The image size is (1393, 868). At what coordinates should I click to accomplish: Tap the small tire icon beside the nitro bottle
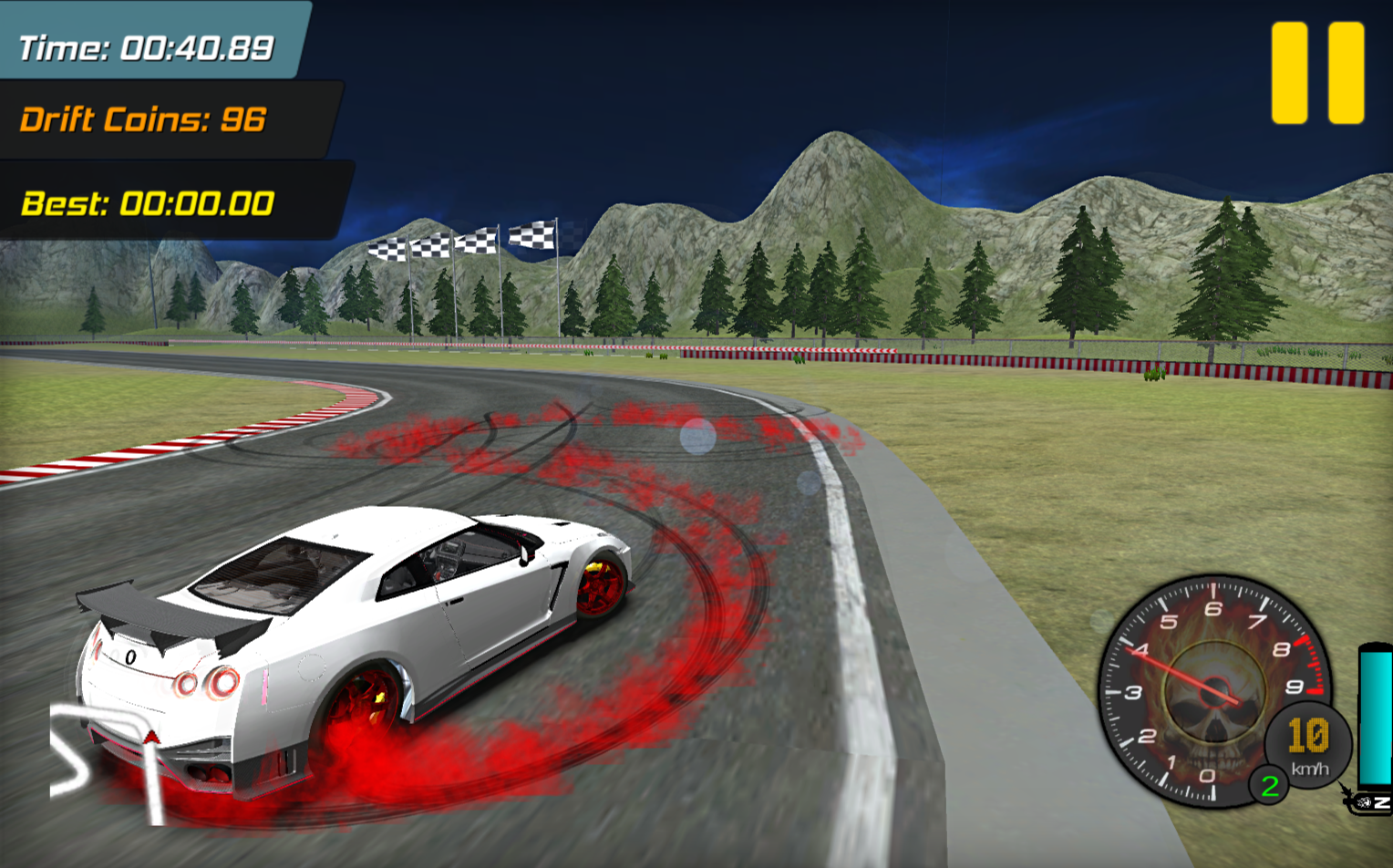click(1362, 802)
